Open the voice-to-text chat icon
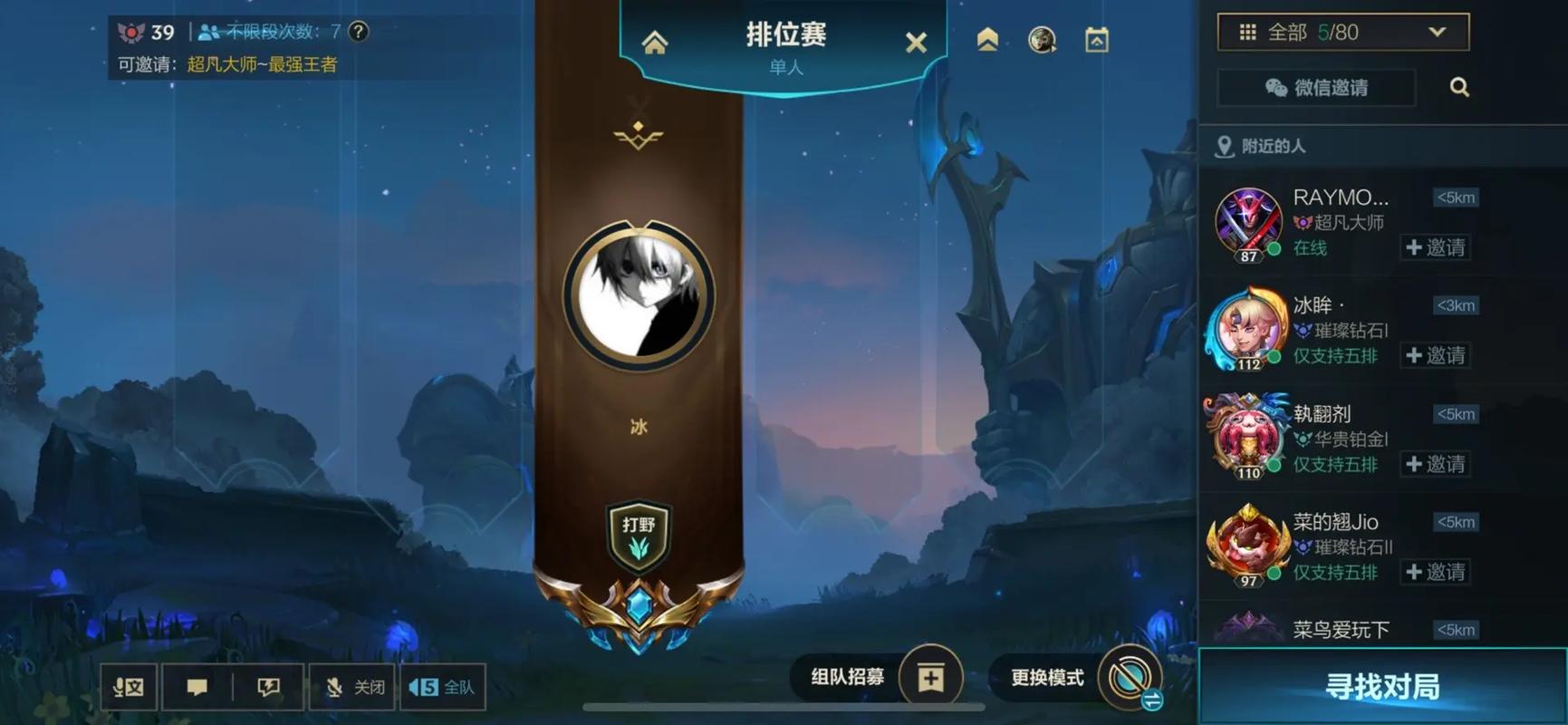The height and width of the screenshot is (725, 1568). (129, 686)
